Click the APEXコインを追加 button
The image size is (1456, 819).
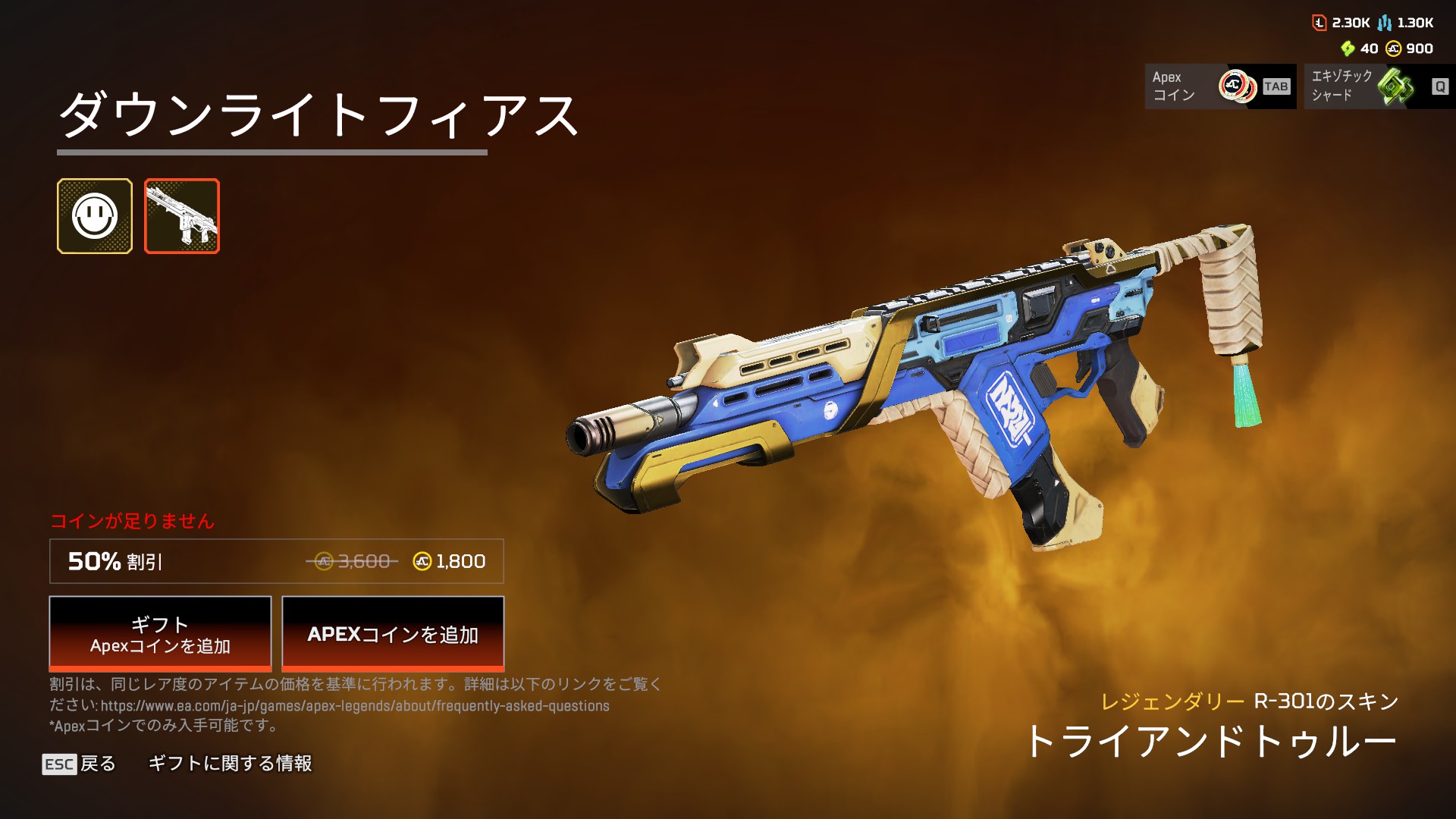393,634
